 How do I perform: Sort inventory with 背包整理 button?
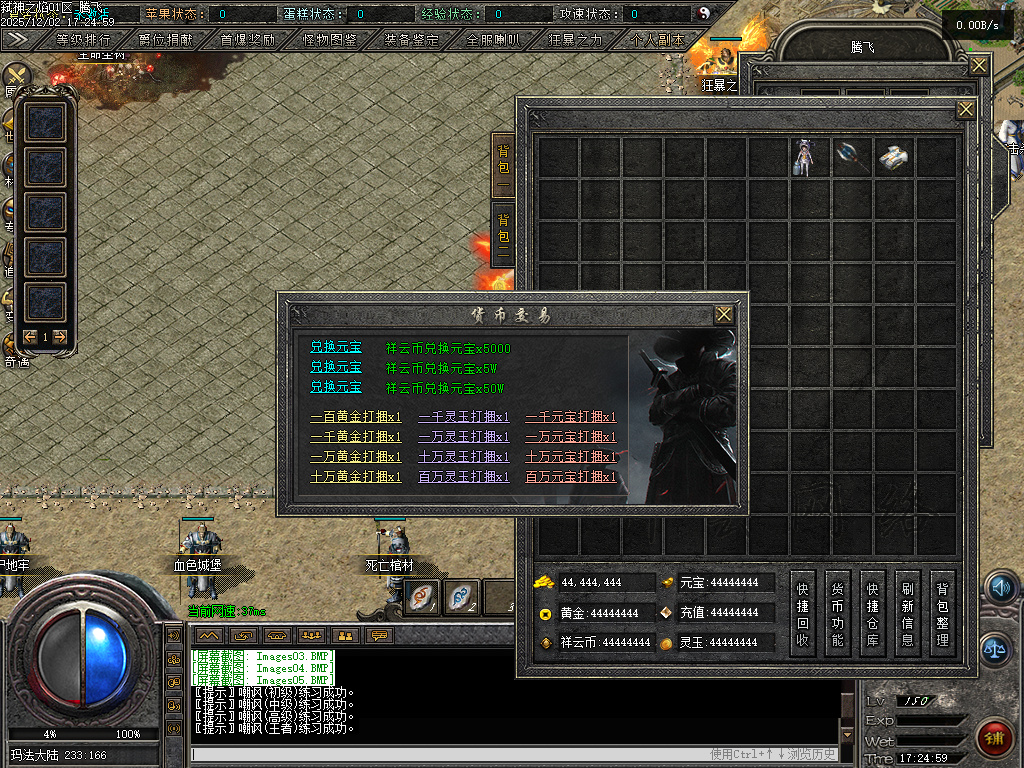tap(942, 613)
